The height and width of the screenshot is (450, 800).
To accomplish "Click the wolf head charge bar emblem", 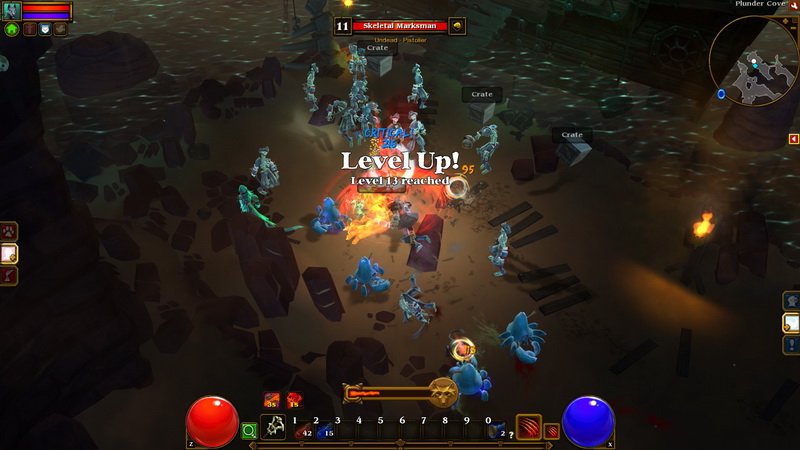I will (x=443, y=392).
